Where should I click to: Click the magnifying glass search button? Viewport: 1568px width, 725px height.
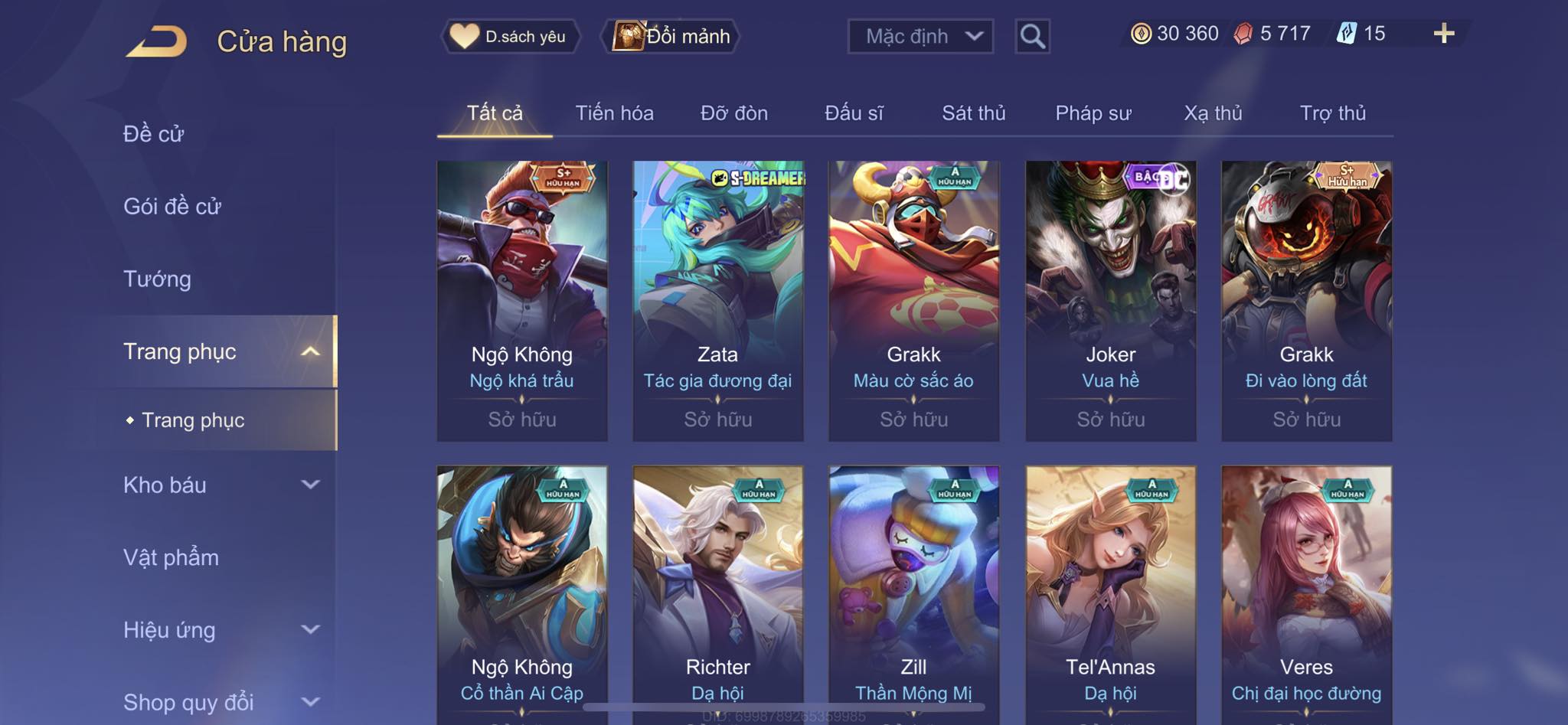(x=1032, y=36)
